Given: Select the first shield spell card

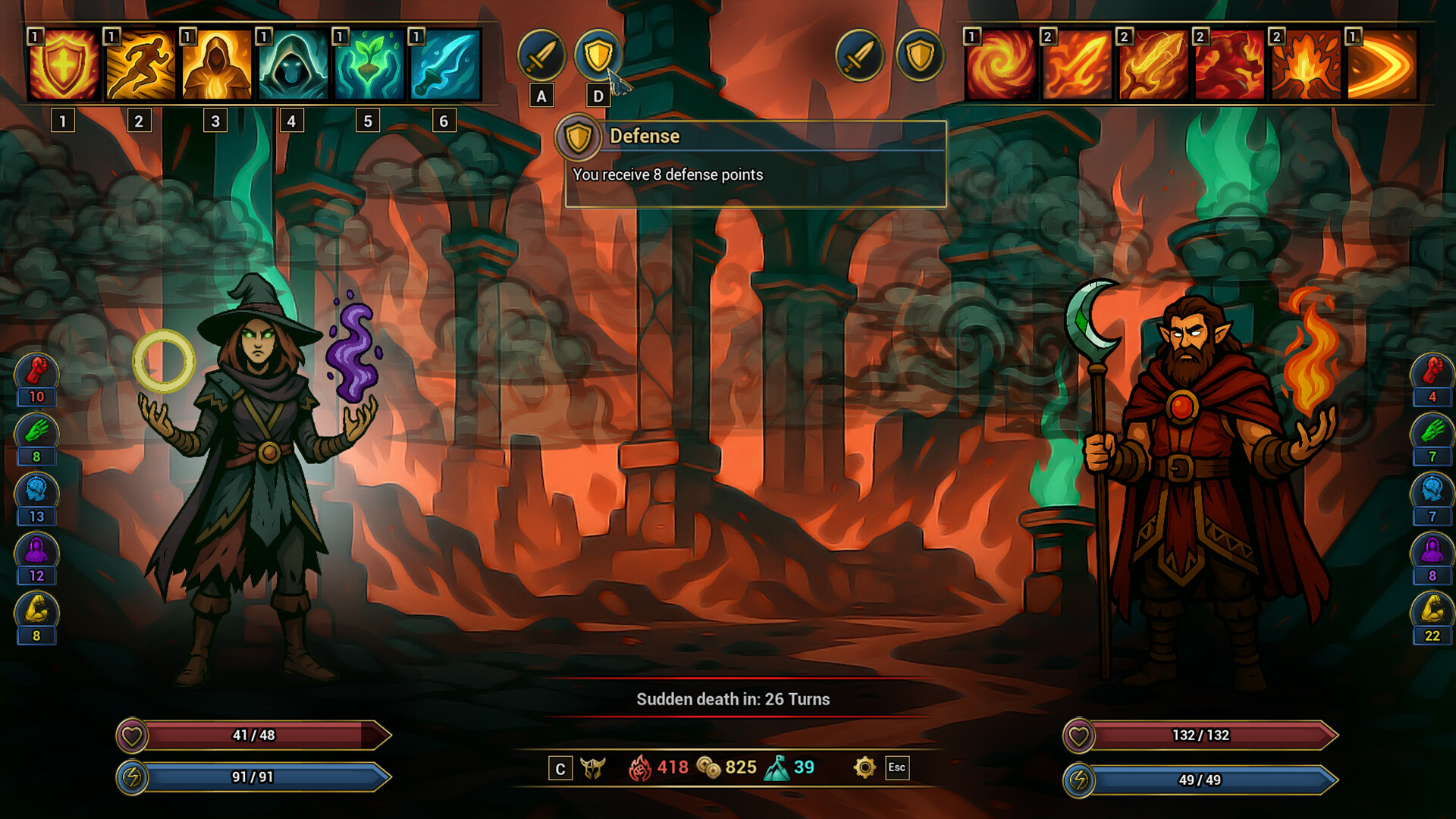Looking at the screenshot, I should coord(64,64).
